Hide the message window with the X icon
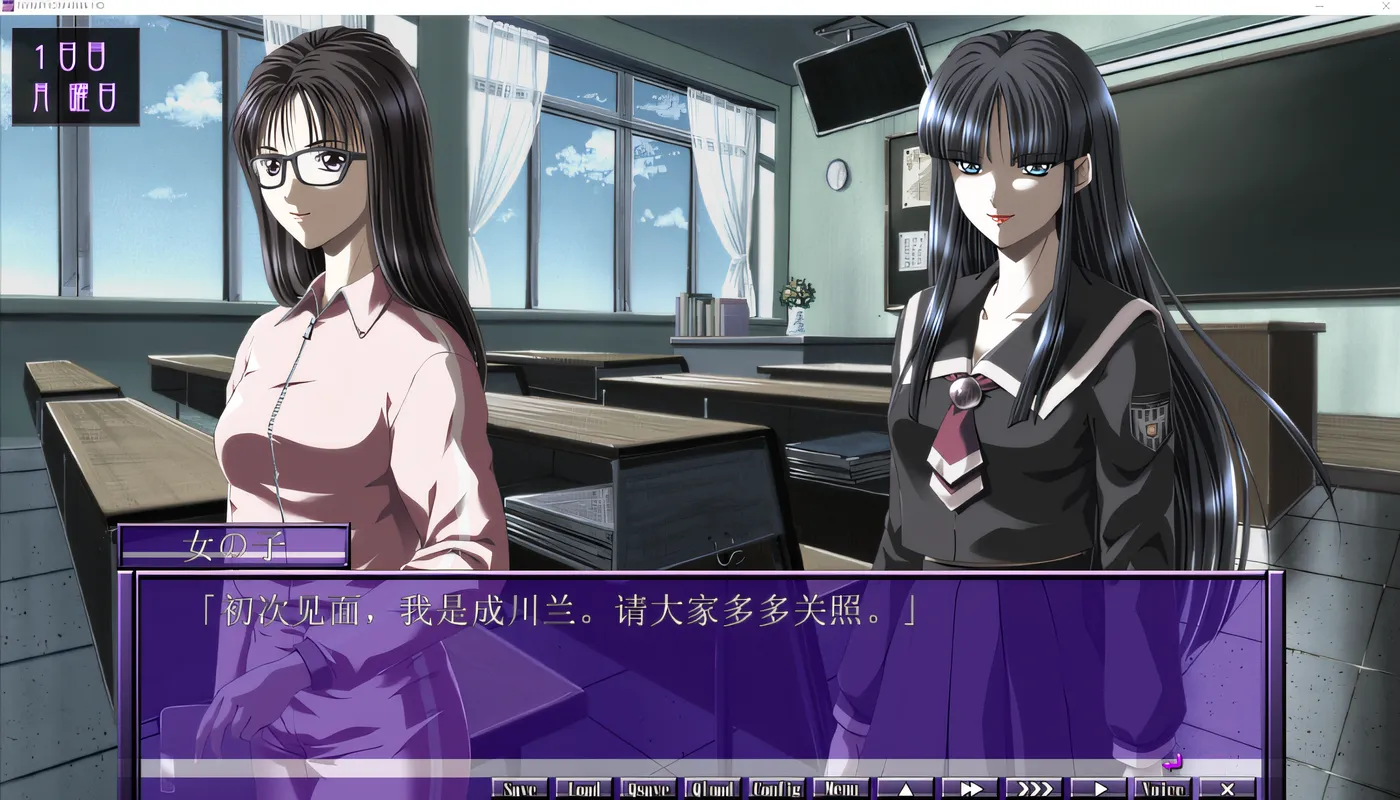The height and width of the screenshot is (800, 1400). (x=1227, y=788)
